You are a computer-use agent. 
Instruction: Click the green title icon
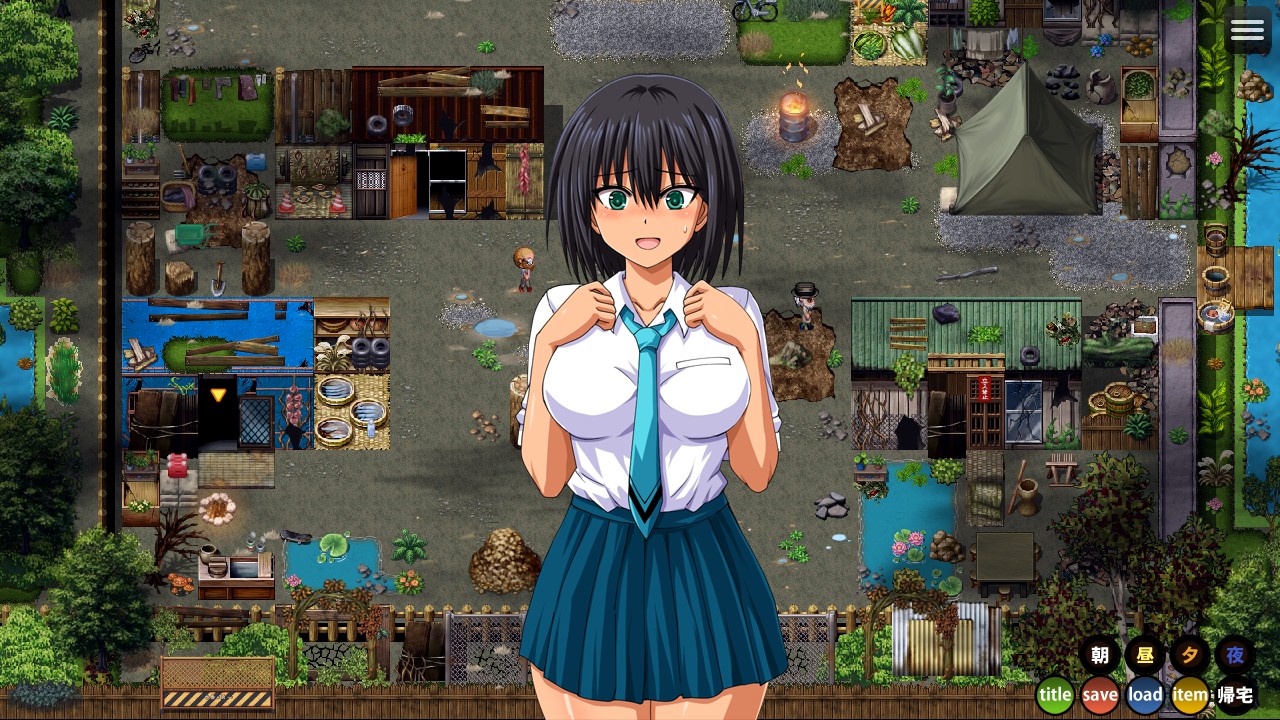click(1054, 693)
